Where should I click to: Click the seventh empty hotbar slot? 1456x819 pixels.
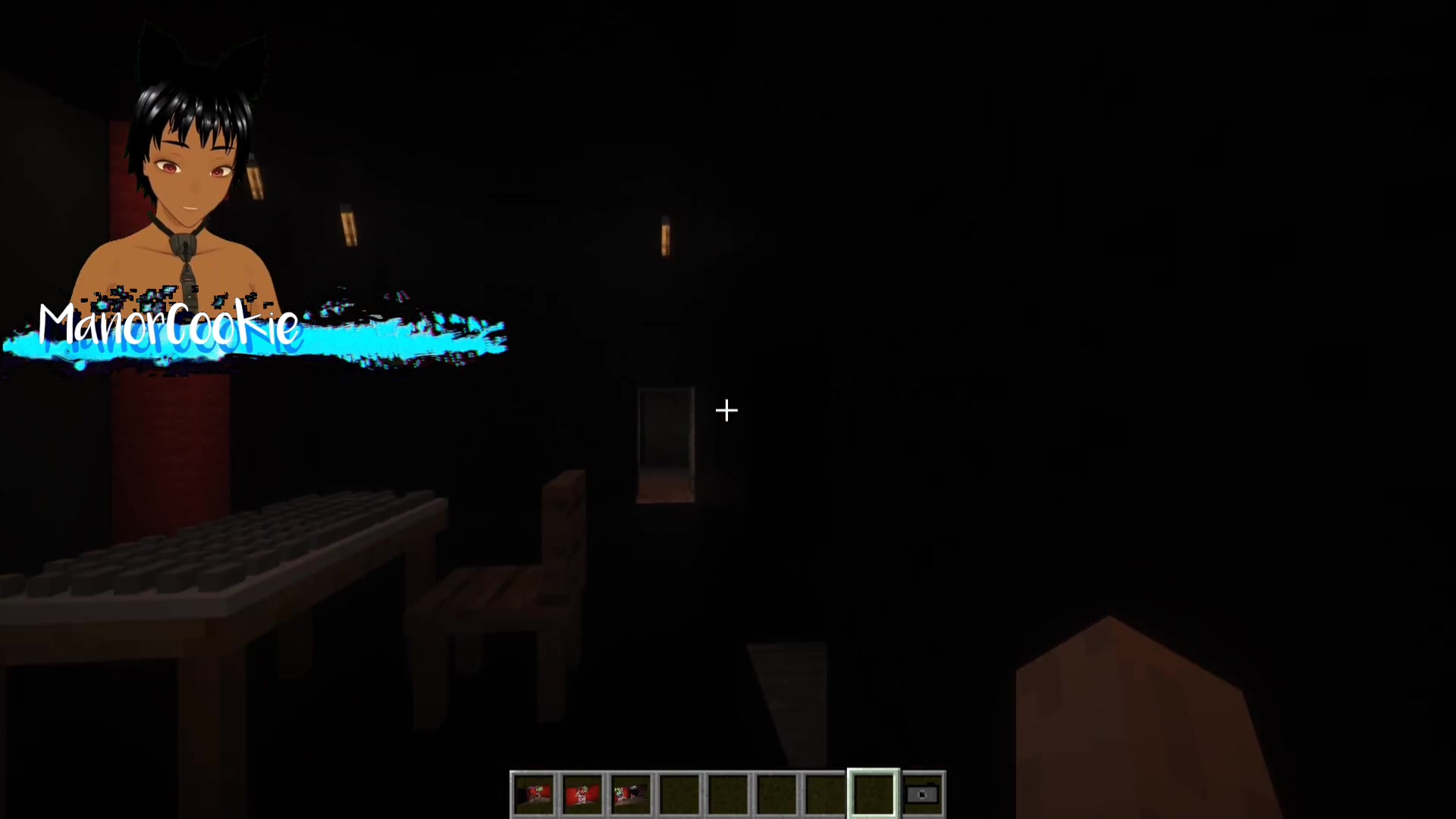point(826,793)
